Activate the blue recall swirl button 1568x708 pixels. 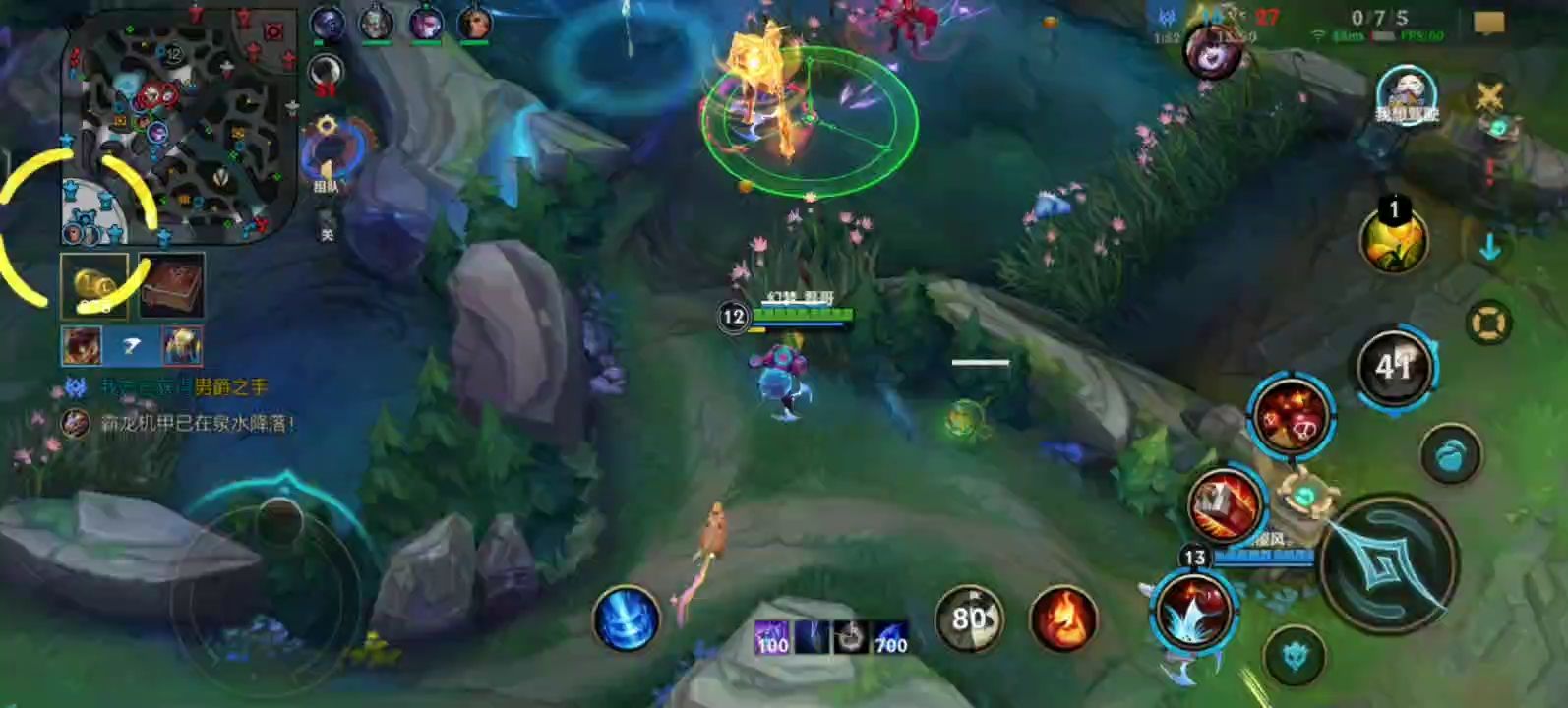pyautogui.click(x=626, y=619)
